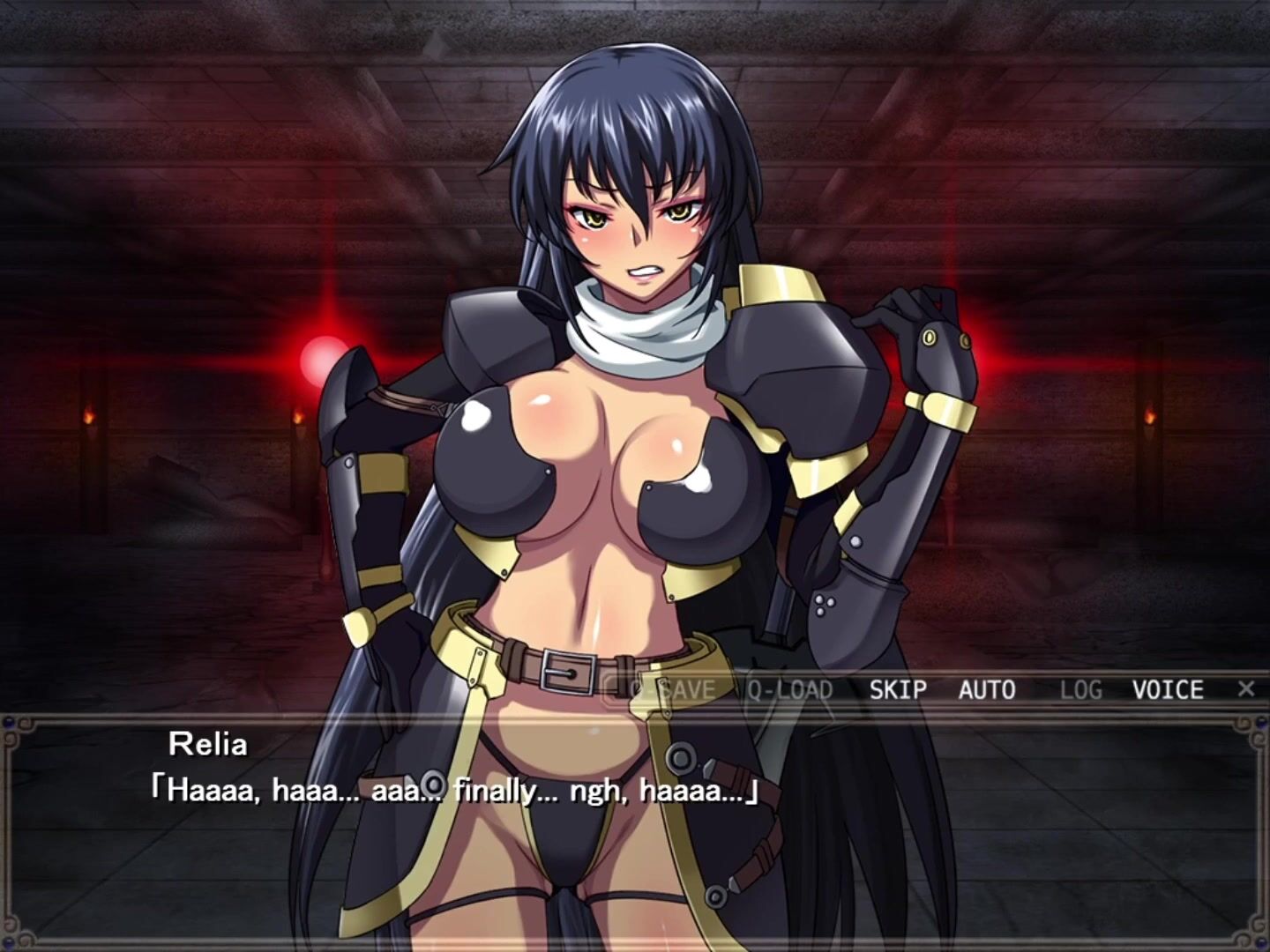Replay the line with the VOICE button
Image resolution: width=1270 pixels, height=952 pixels.
(x=1168, y=689)
